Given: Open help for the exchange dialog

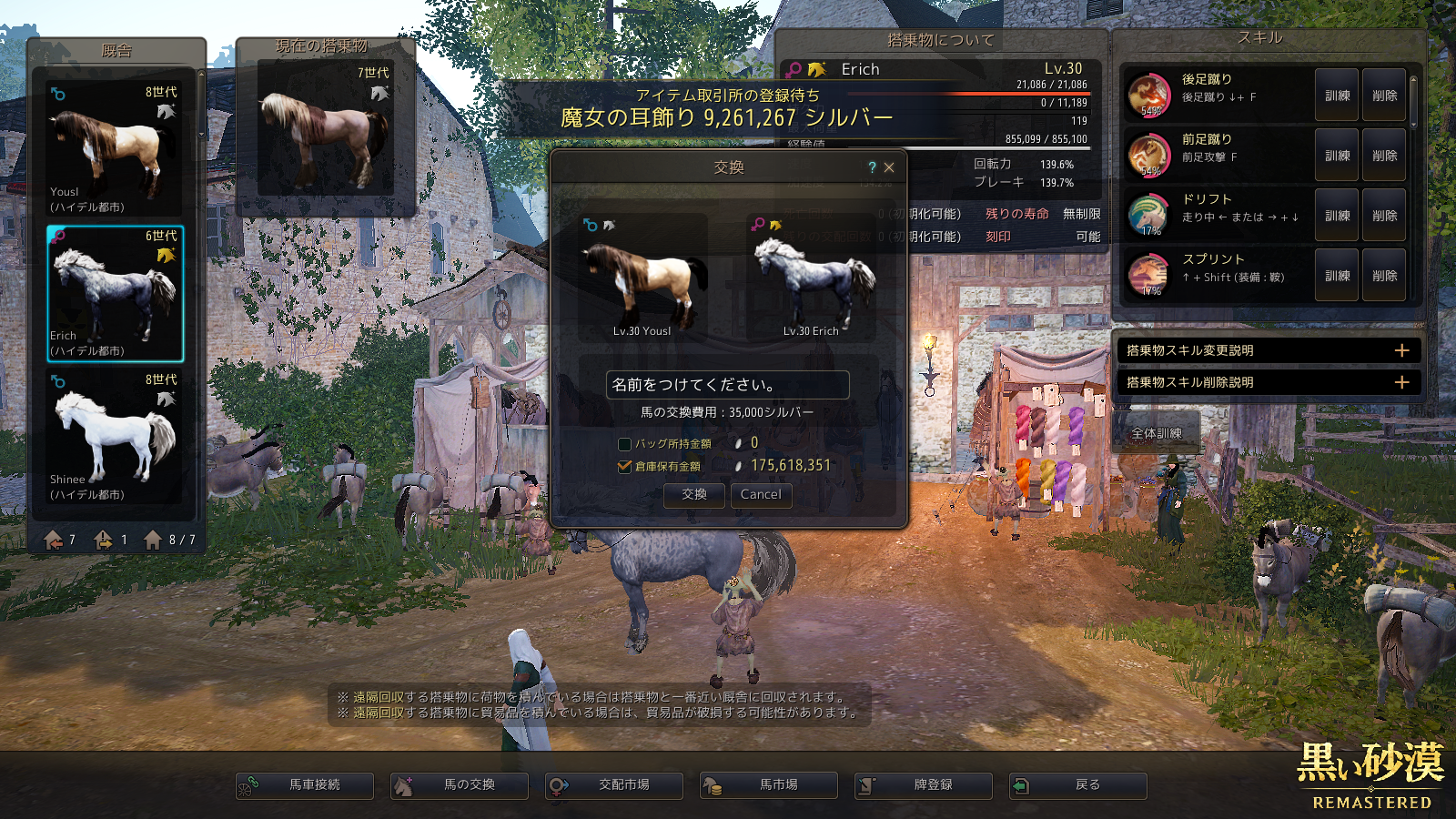Looking at the screenshot, I should [872, 167].
